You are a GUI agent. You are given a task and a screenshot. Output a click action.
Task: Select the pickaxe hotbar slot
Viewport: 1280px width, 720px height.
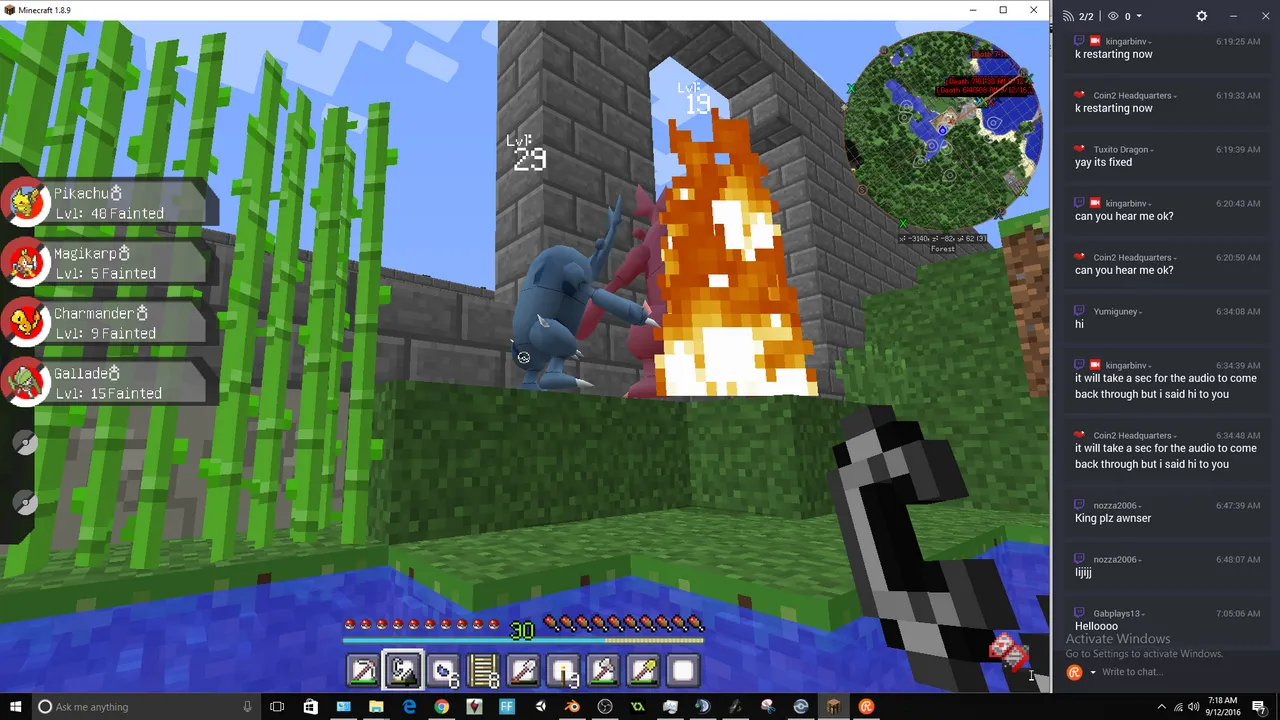(363, 671)
